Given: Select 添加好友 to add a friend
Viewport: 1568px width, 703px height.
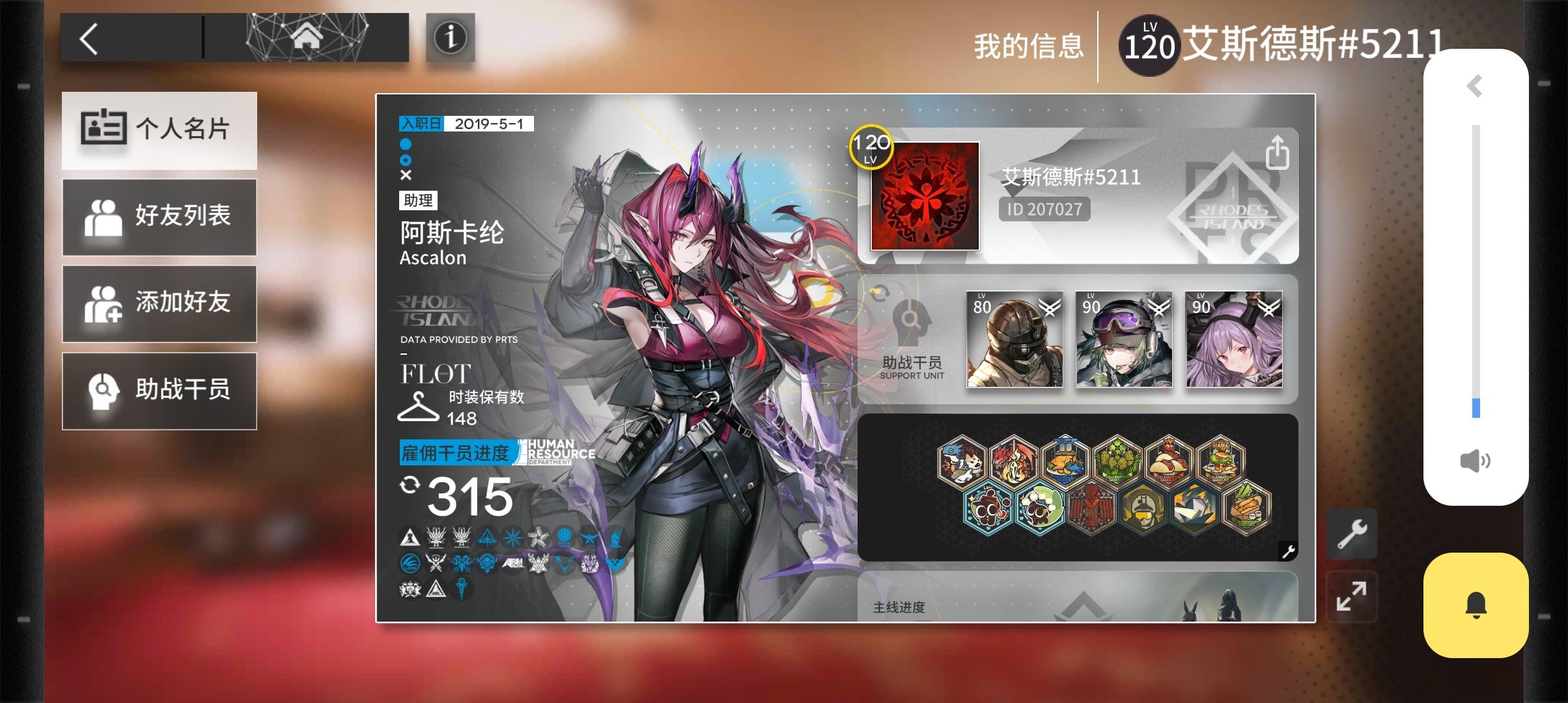Looking at the screenshot, I should [x=159, y=304].
